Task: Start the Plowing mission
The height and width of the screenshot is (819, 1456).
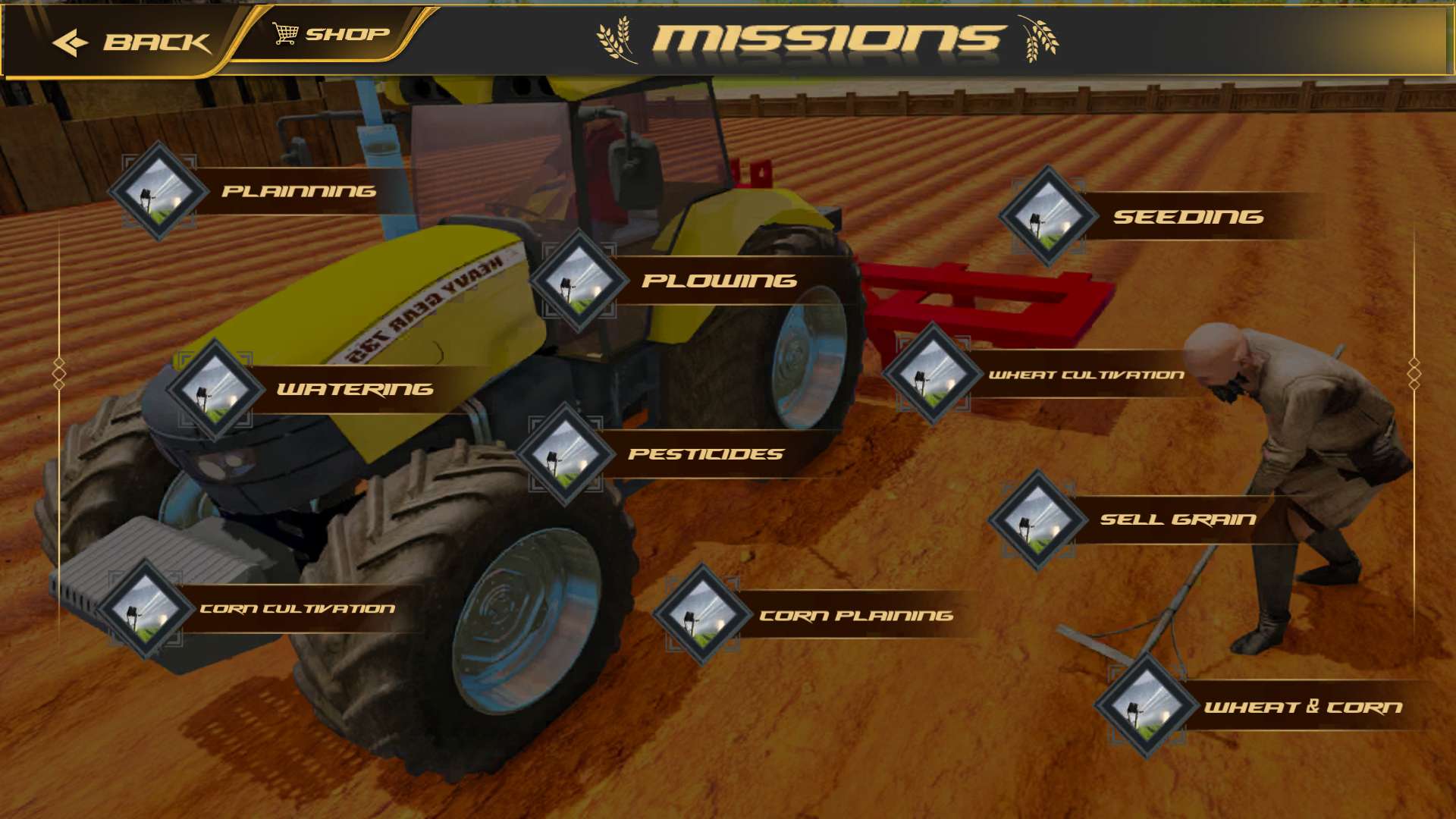Action: 718,281
